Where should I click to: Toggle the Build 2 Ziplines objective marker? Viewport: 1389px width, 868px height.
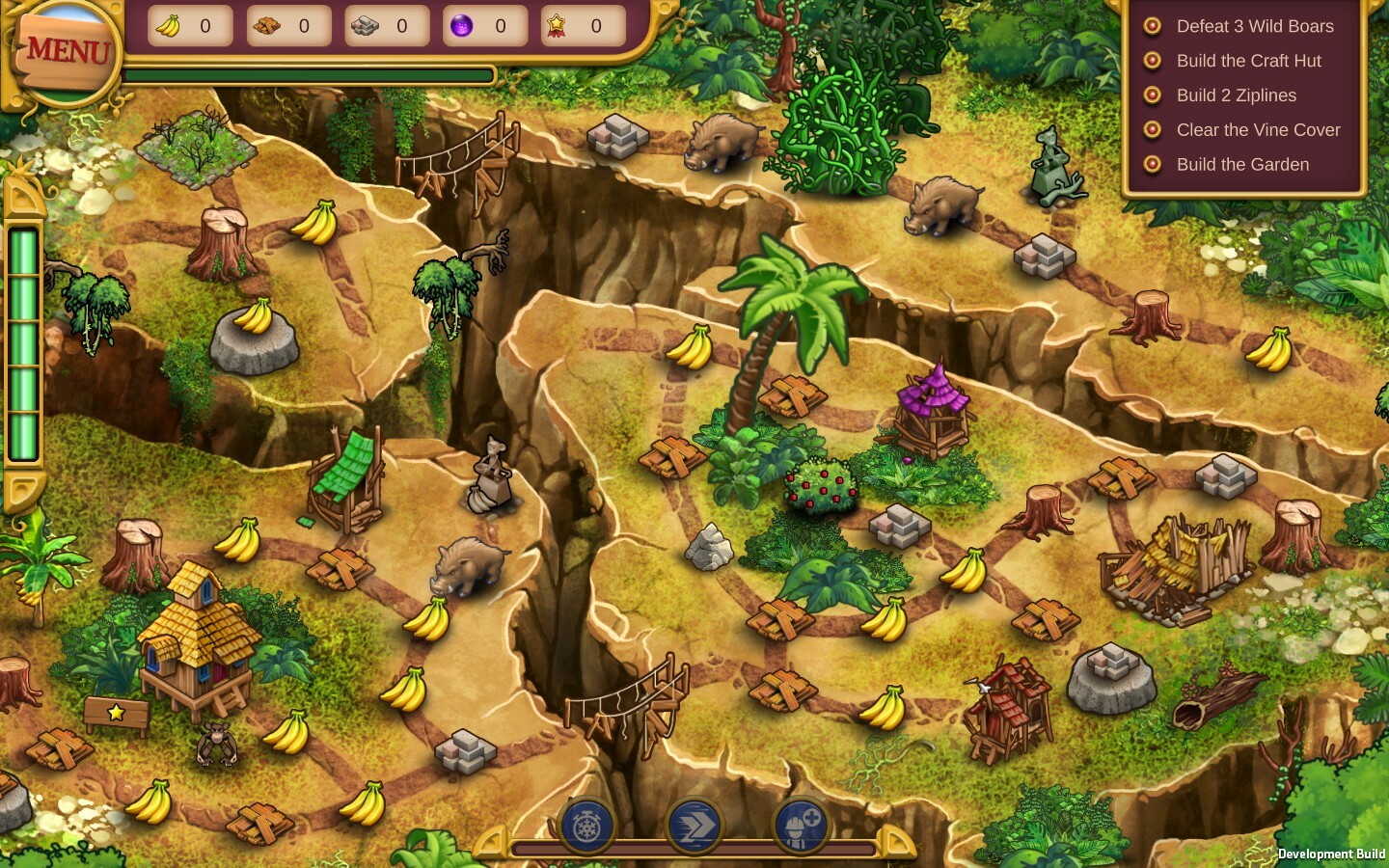coord(1152,95)
